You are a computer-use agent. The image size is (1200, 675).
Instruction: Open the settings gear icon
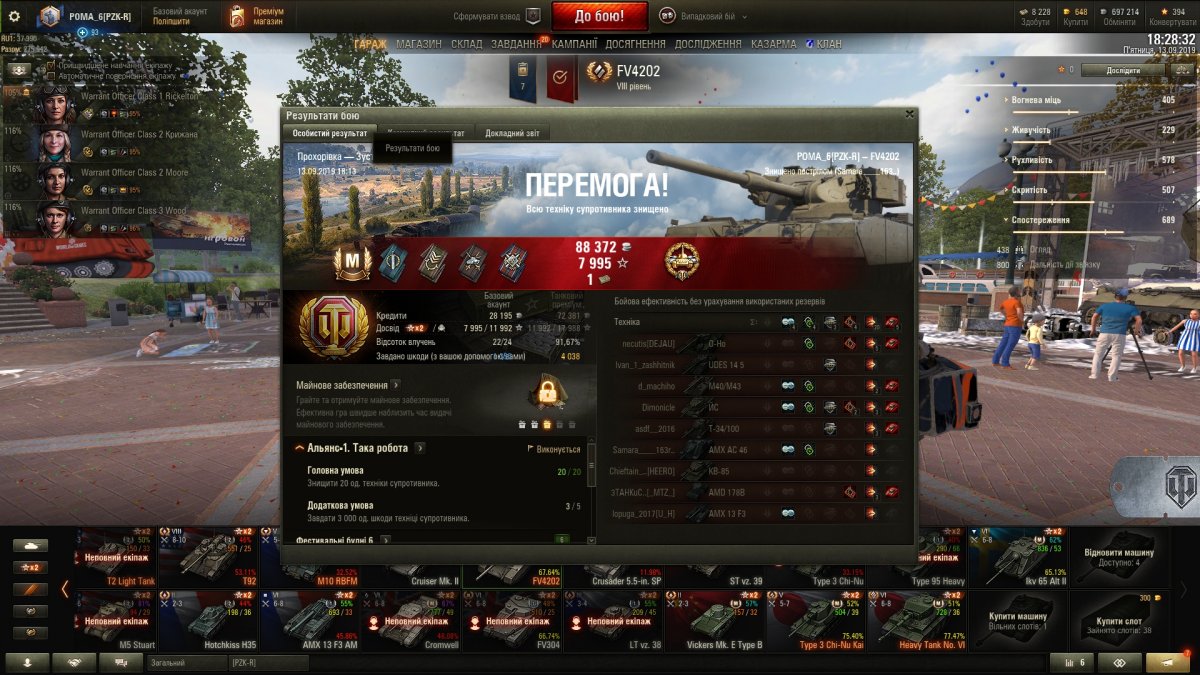coord(14,16)
